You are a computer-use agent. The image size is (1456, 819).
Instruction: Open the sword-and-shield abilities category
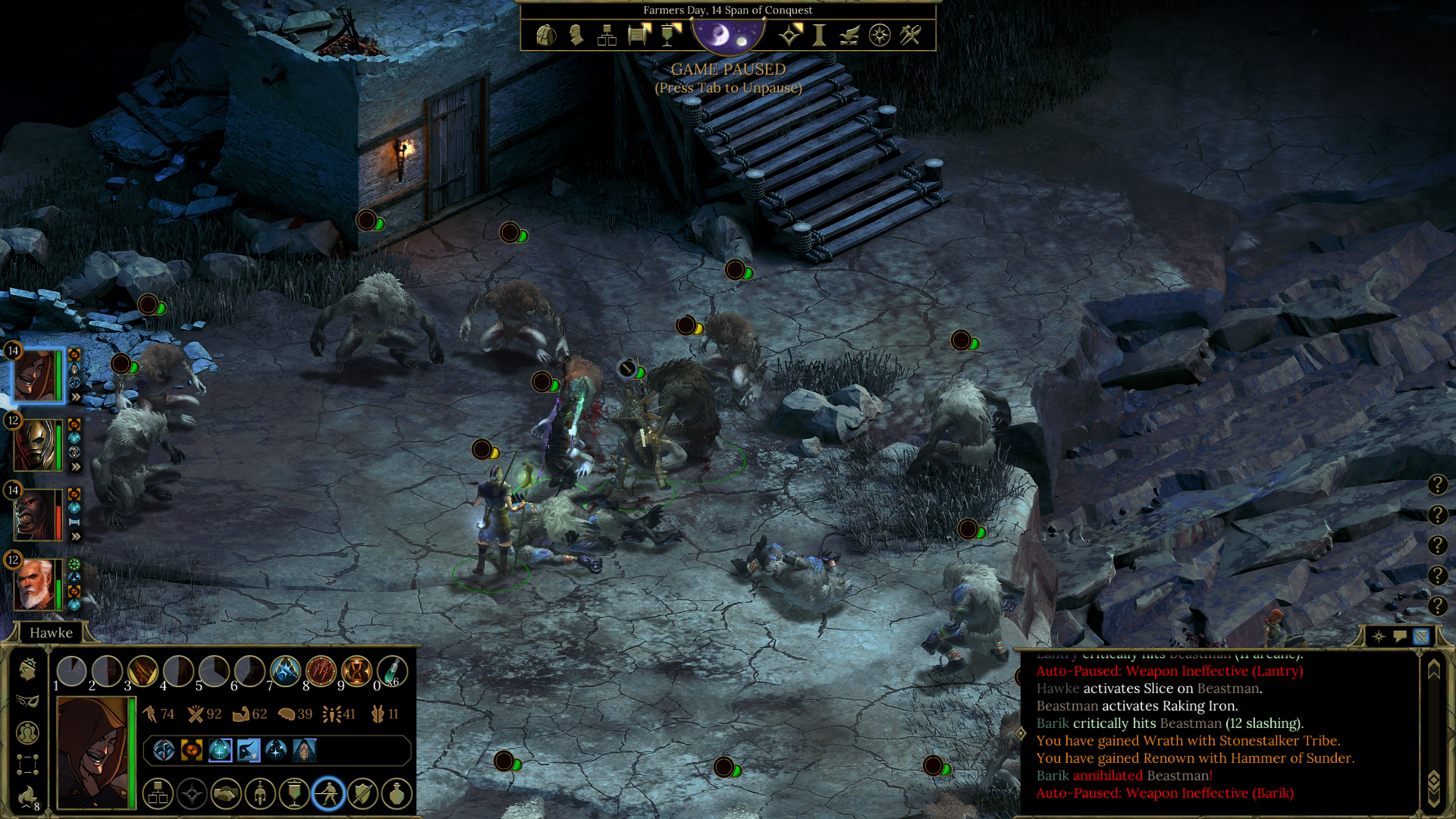362,794
